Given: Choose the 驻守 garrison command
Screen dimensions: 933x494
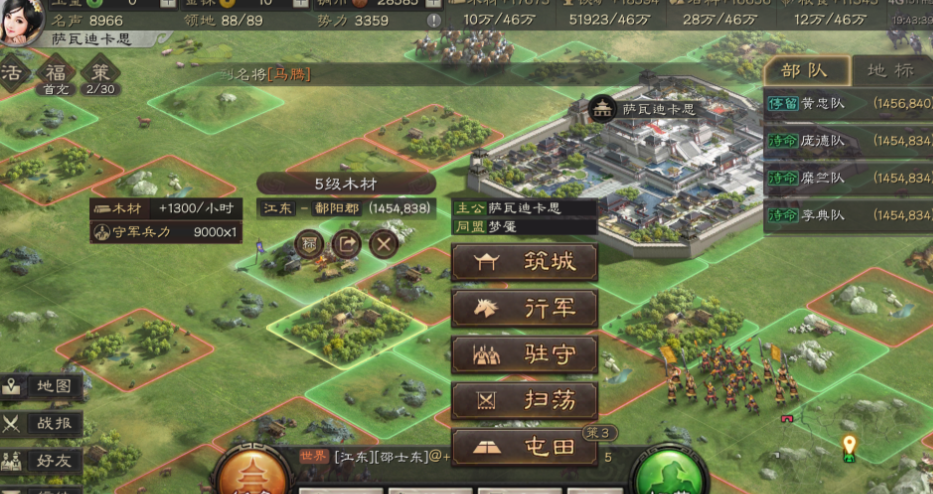Looking at the screenshot, I should [x=524, y=355].
